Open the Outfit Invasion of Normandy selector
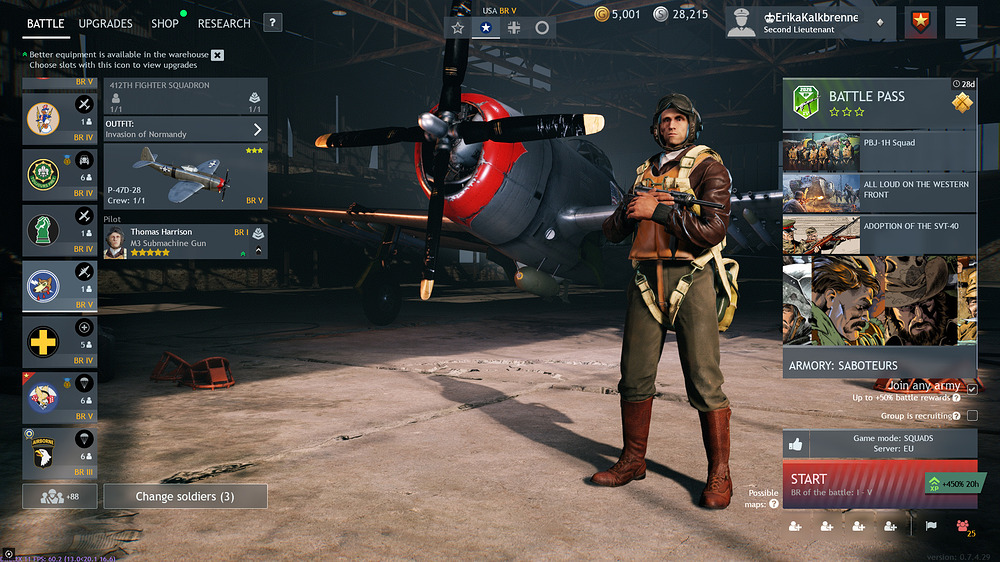Screen dimensions: 1000x562 coord(185,129)
